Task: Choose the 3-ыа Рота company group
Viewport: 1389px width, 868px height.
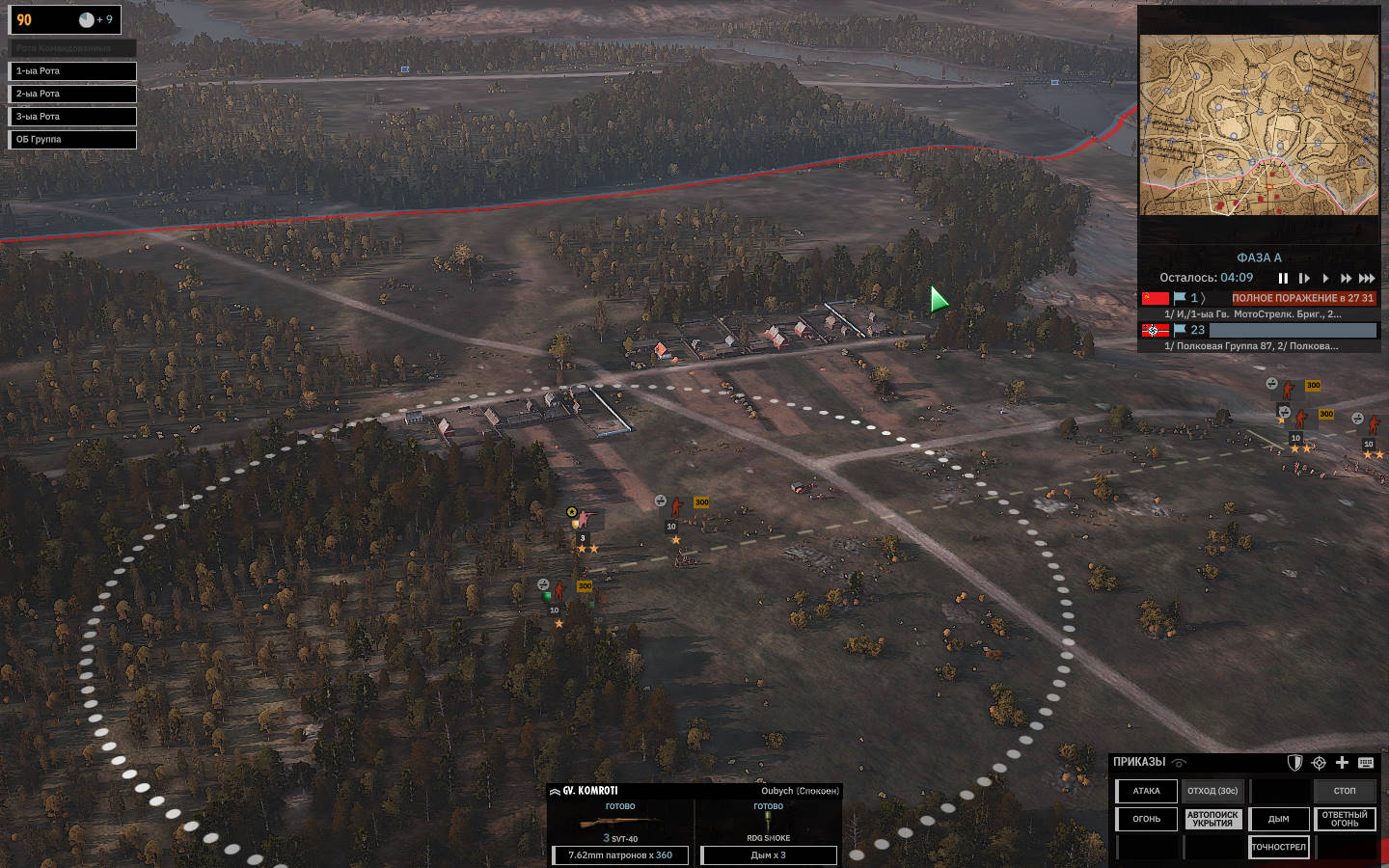Action: pos(72,117)
